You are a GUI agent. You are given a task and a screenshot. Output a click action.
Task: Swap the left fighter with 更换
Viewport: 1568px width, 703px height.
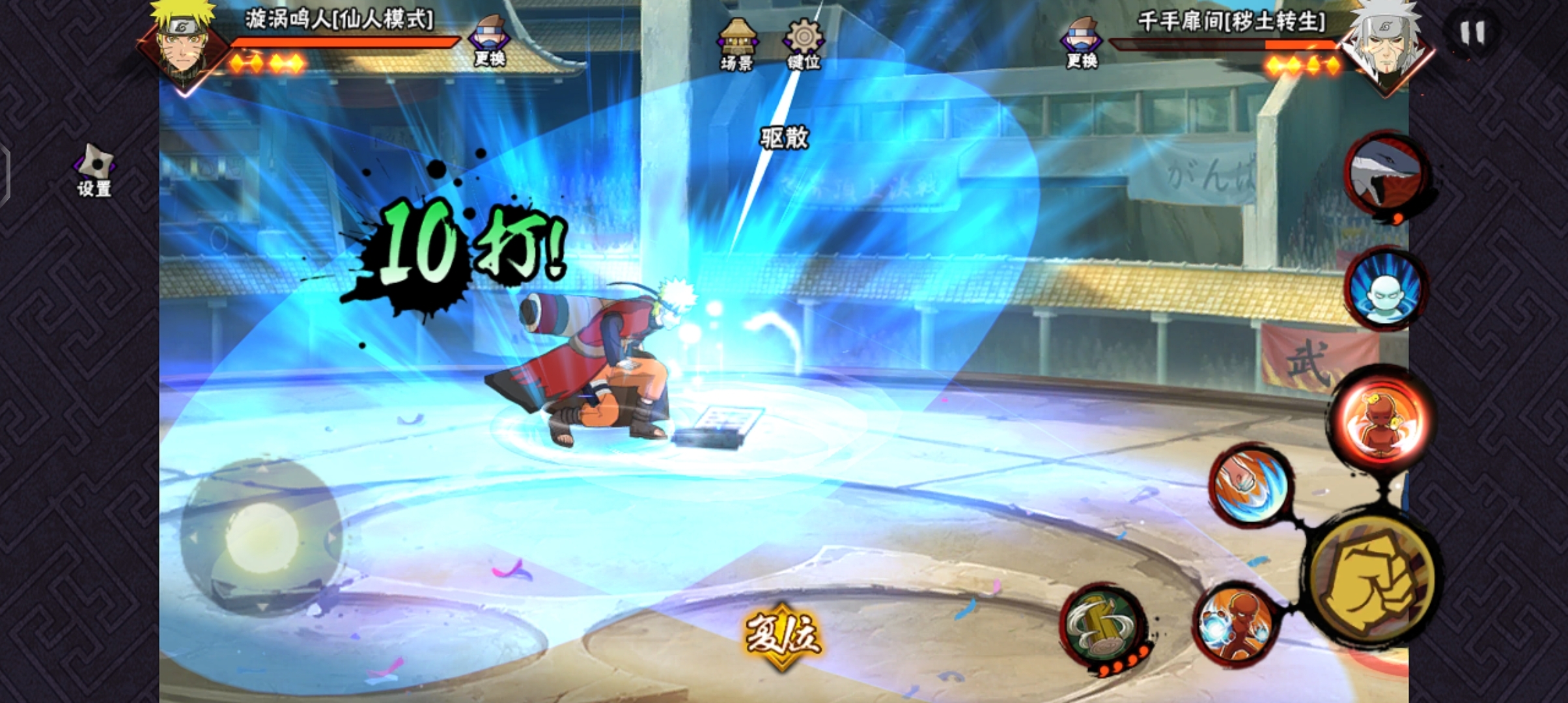tap(490, 42)
